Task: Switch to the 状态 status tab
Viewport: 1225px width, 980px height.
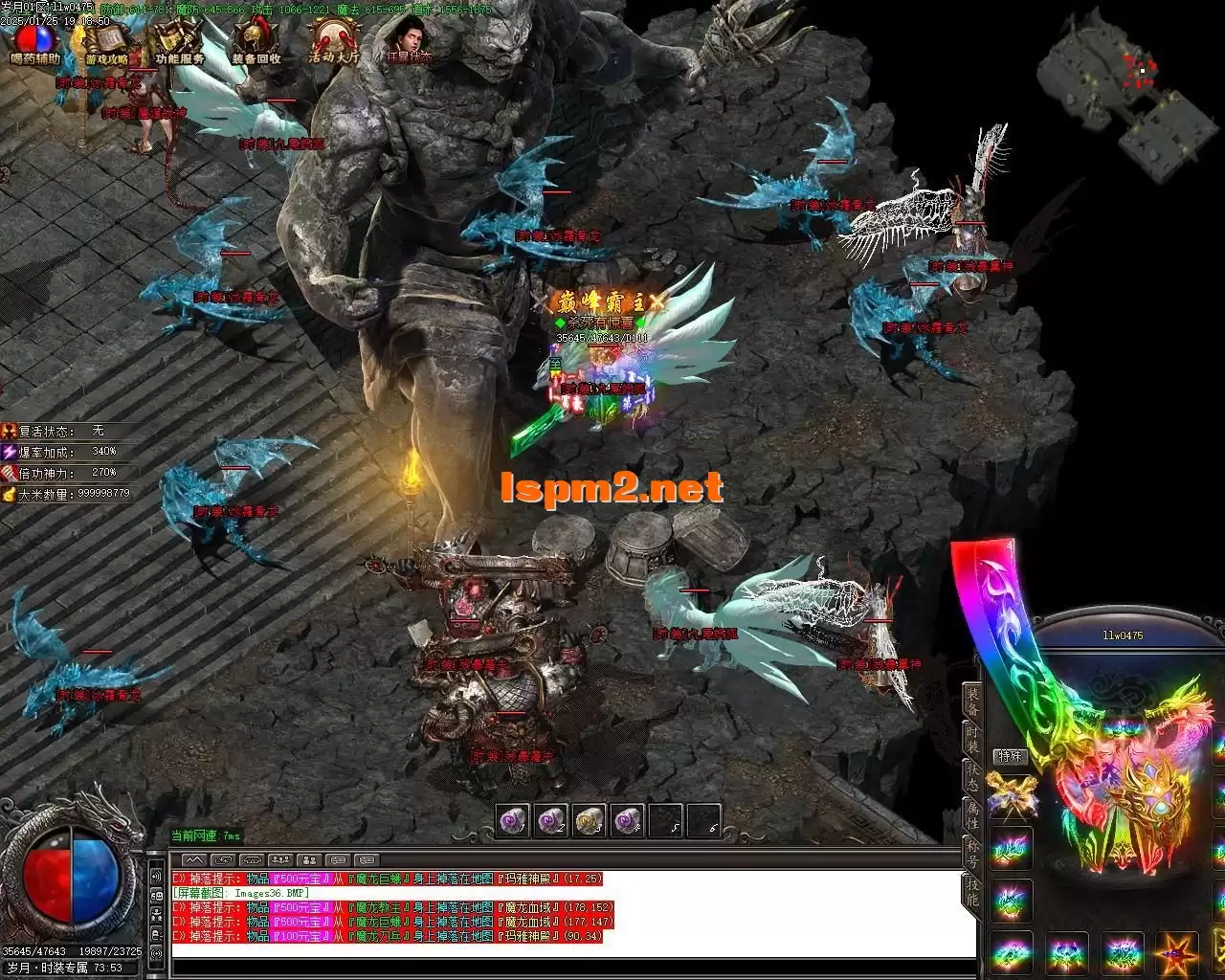Action: coord(972,776)
